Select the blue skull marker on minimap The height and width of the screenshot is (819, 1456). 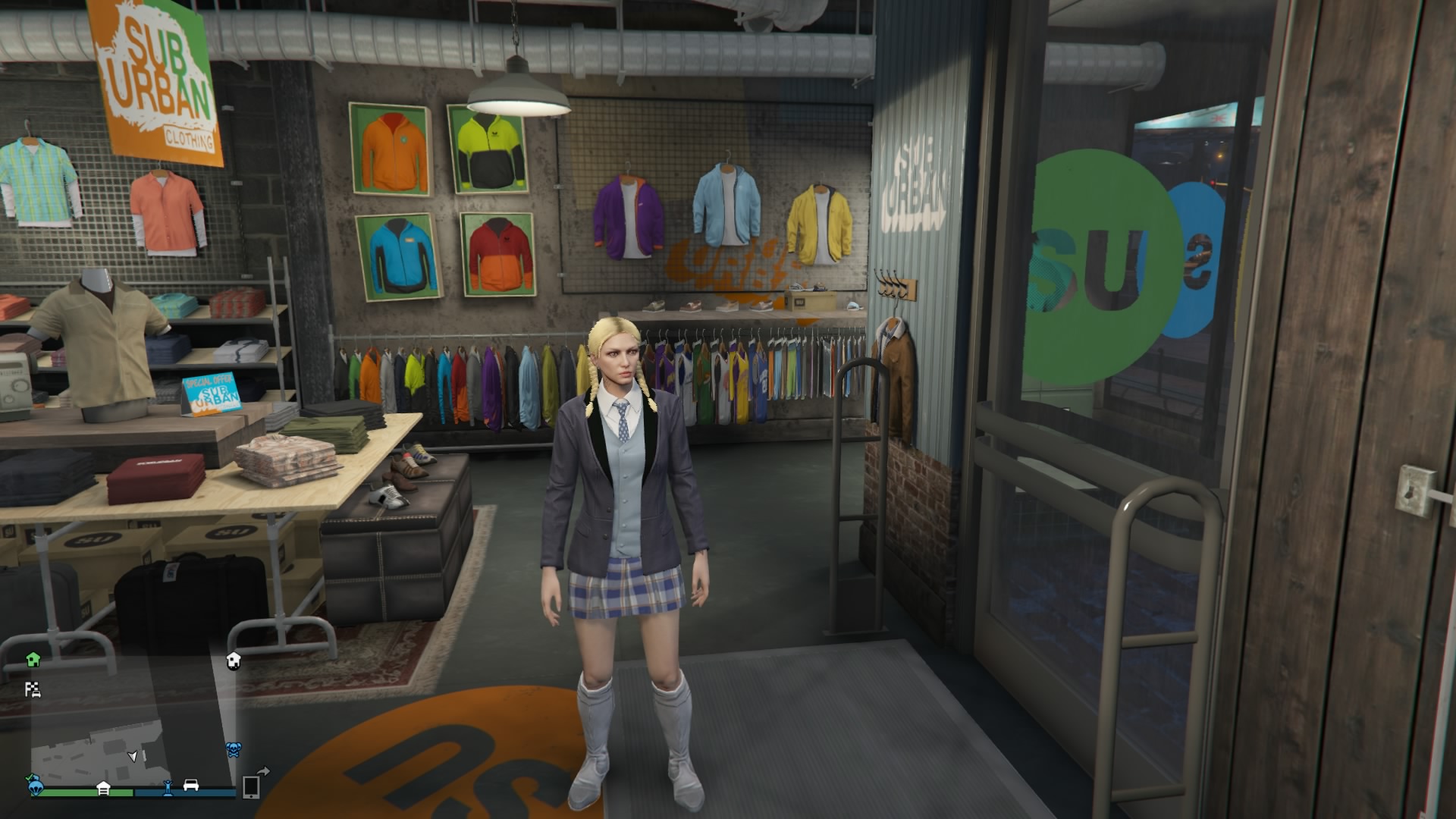pyautogui.click(x=234, y=750)
